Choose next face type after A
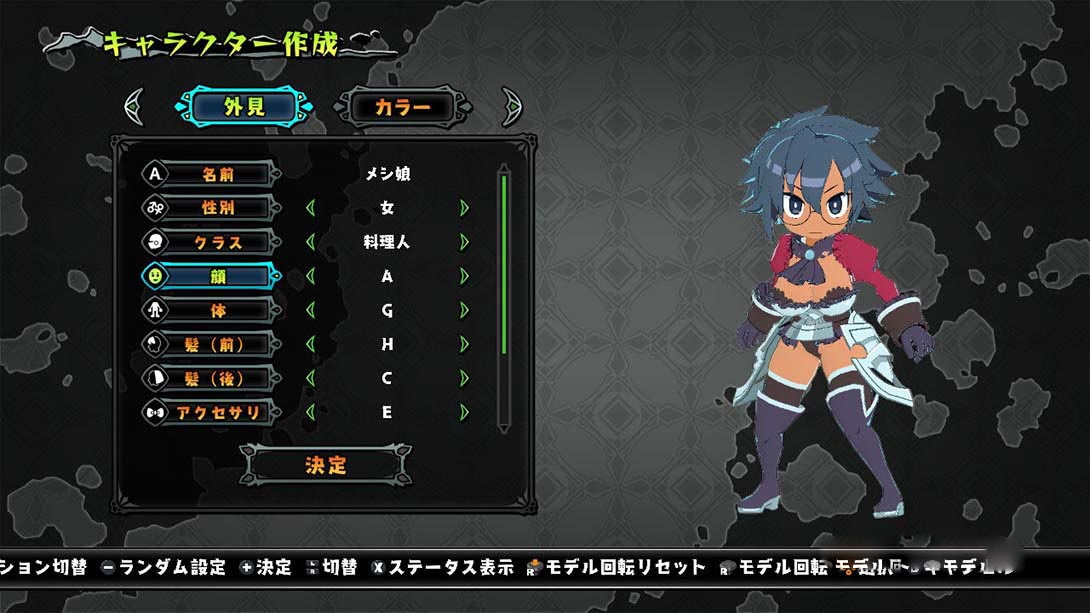 [464, 276]
